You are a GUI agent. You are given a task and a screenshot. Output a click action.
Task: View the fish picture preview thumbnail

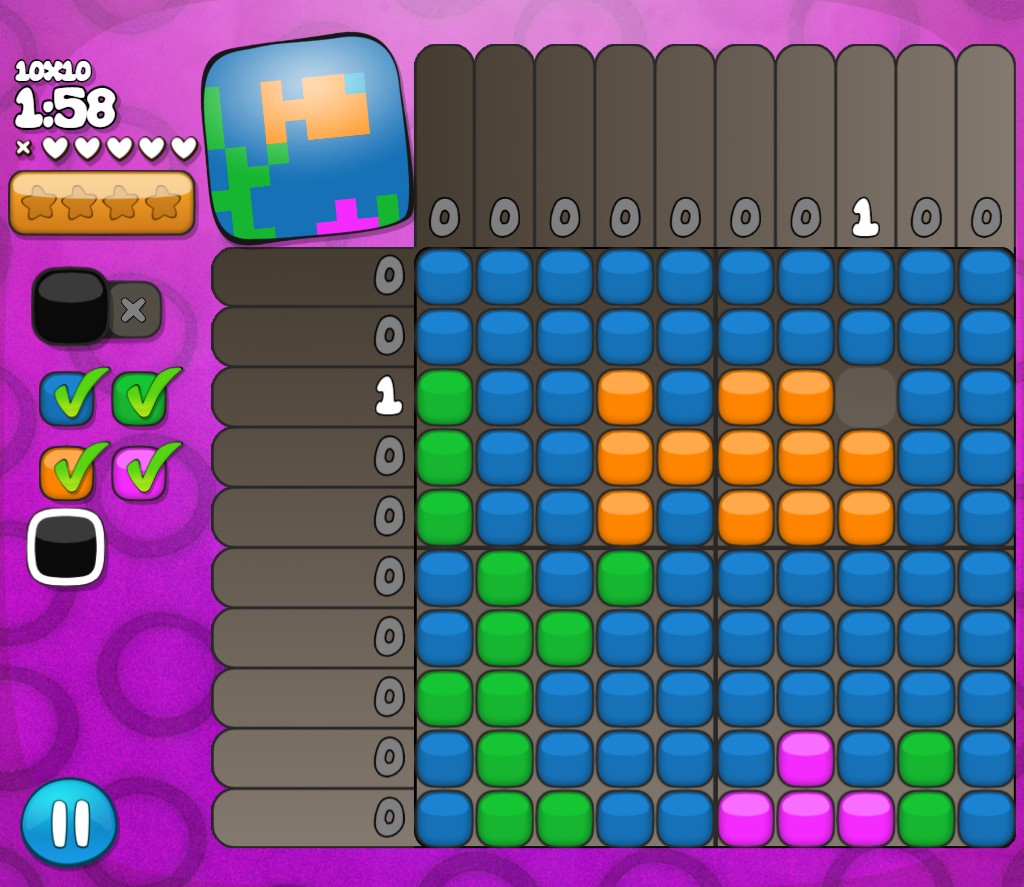click(307, 139)
